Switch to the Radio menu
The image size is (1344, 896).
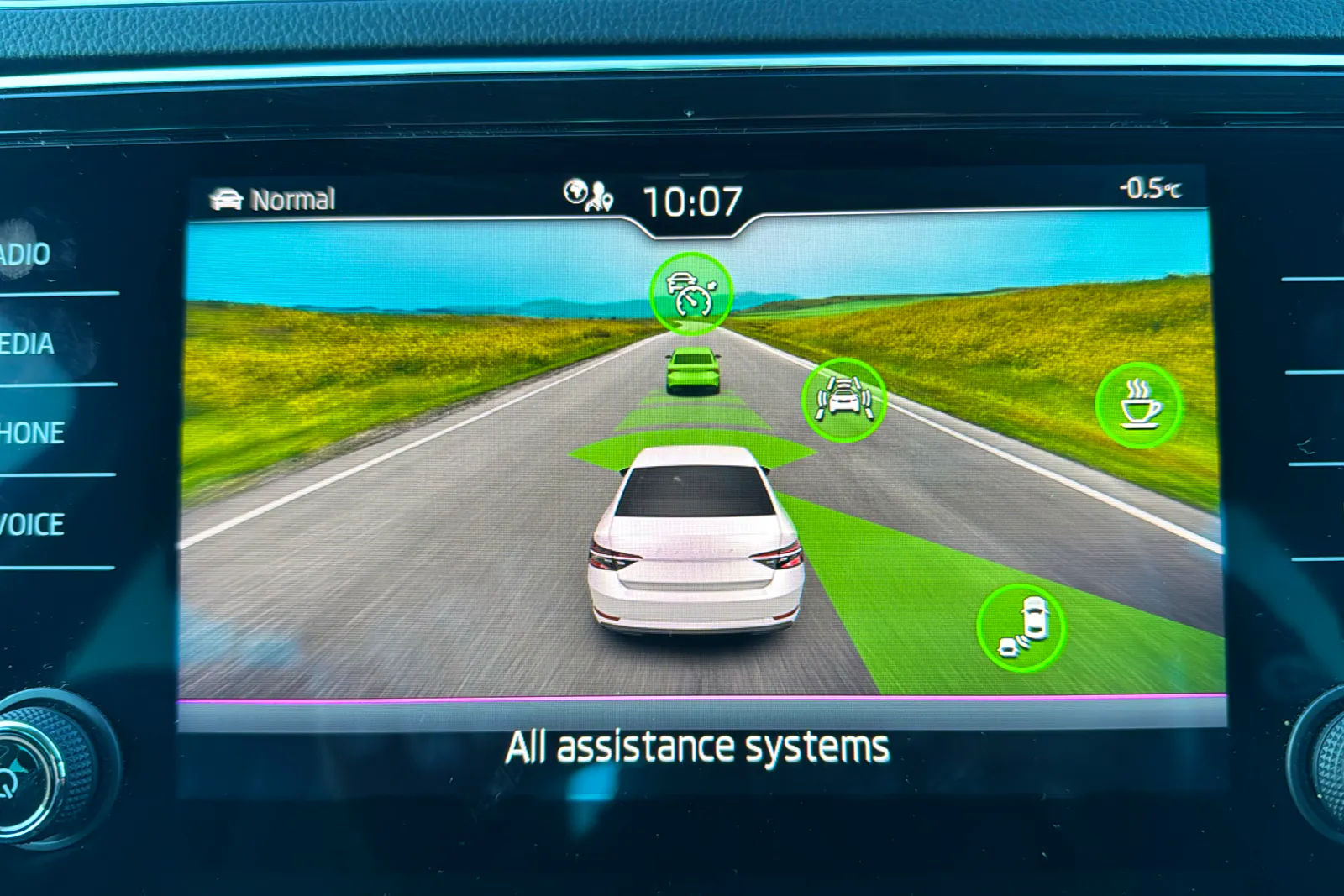click(x=27, y=254)
